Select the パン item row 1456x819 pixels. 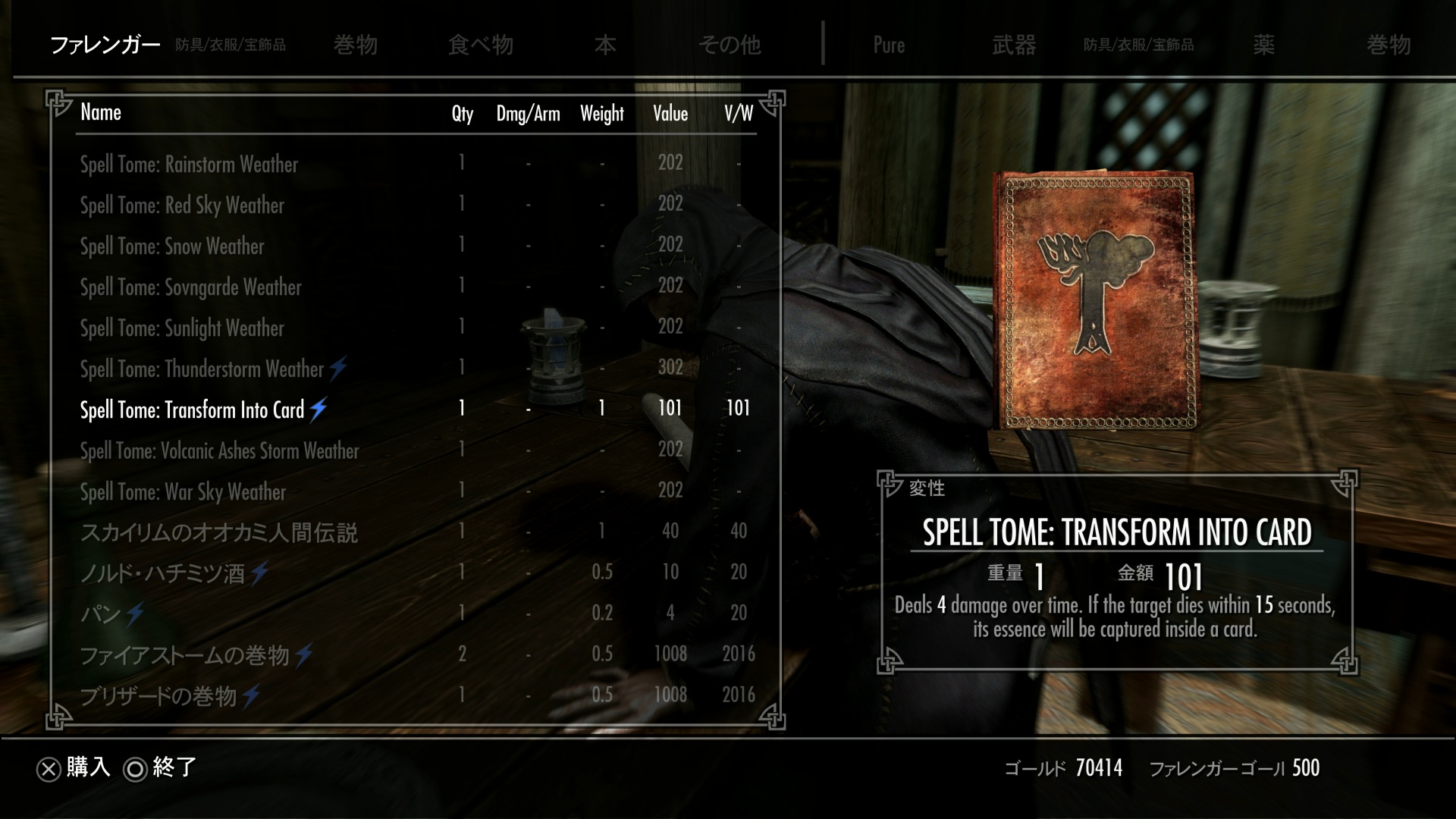point(101,613)
